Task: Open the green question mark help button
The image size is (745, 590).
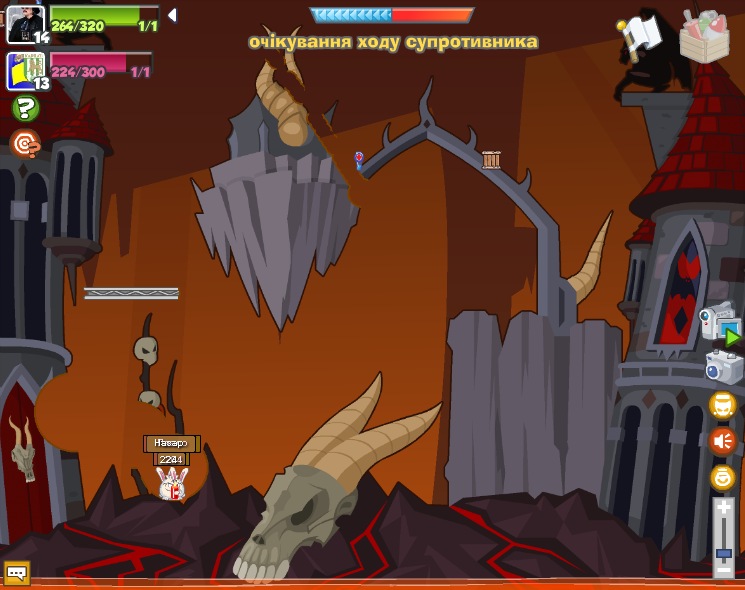Action: [x=25, y=108]
